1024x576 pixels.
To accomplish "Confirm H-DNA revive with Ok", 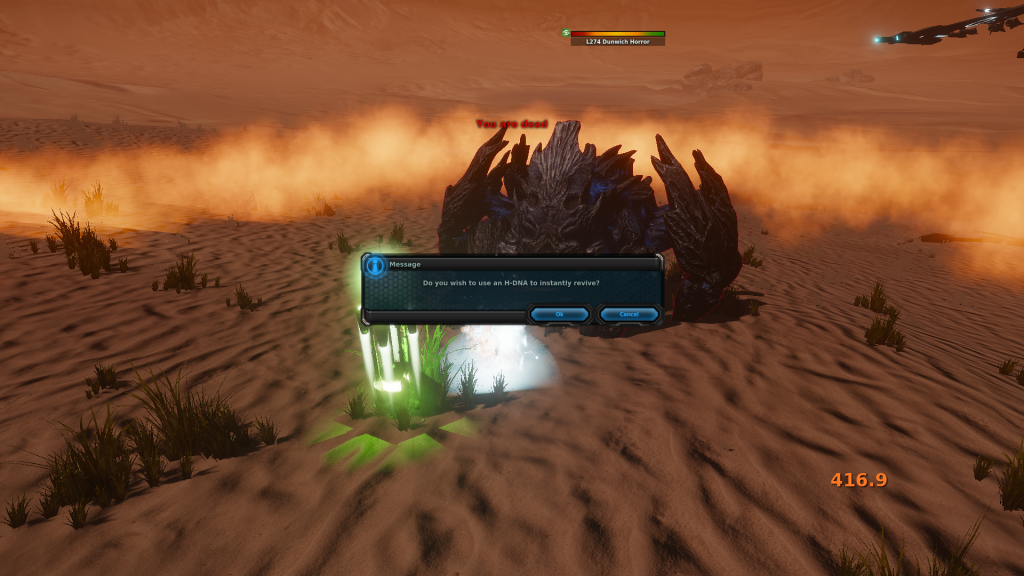I will point(559,314).
